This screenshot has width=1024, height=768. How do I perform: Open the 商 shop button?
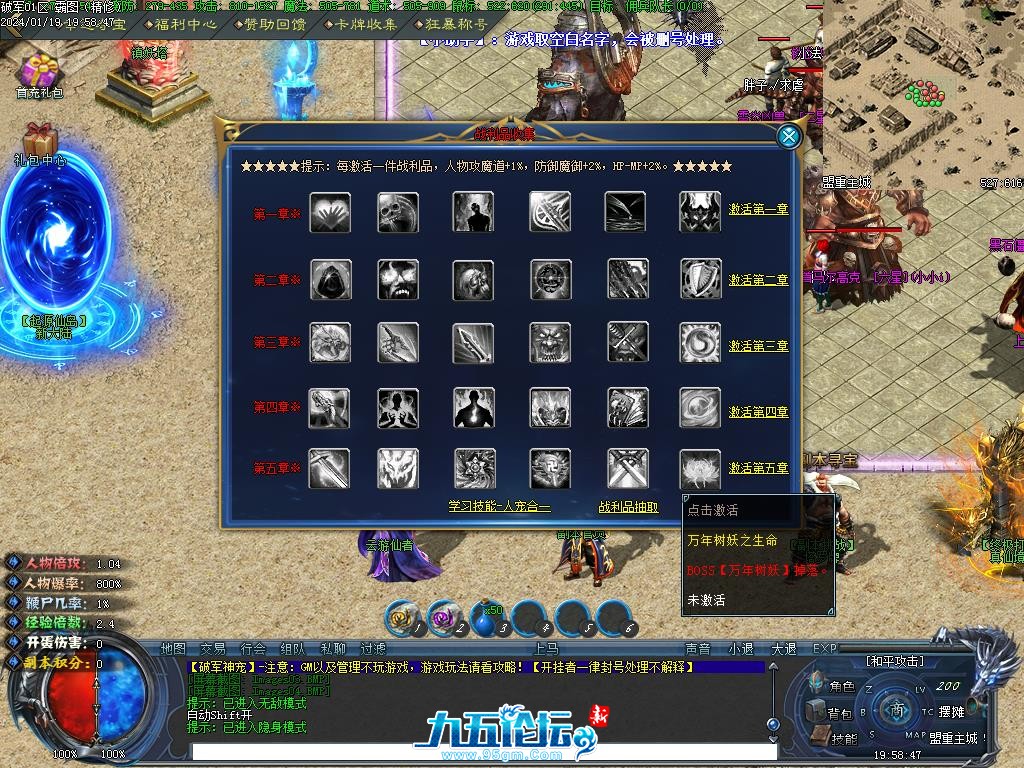tap(897, 710)
